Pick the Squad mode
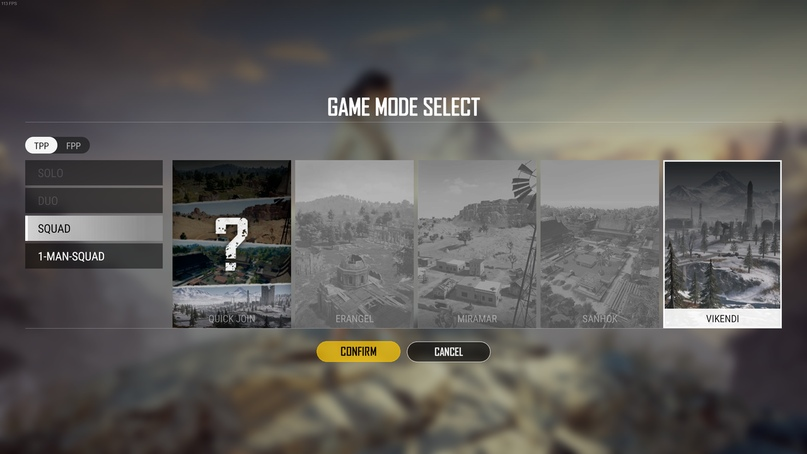This screenshot has height=454, width=807. (94, 229)
